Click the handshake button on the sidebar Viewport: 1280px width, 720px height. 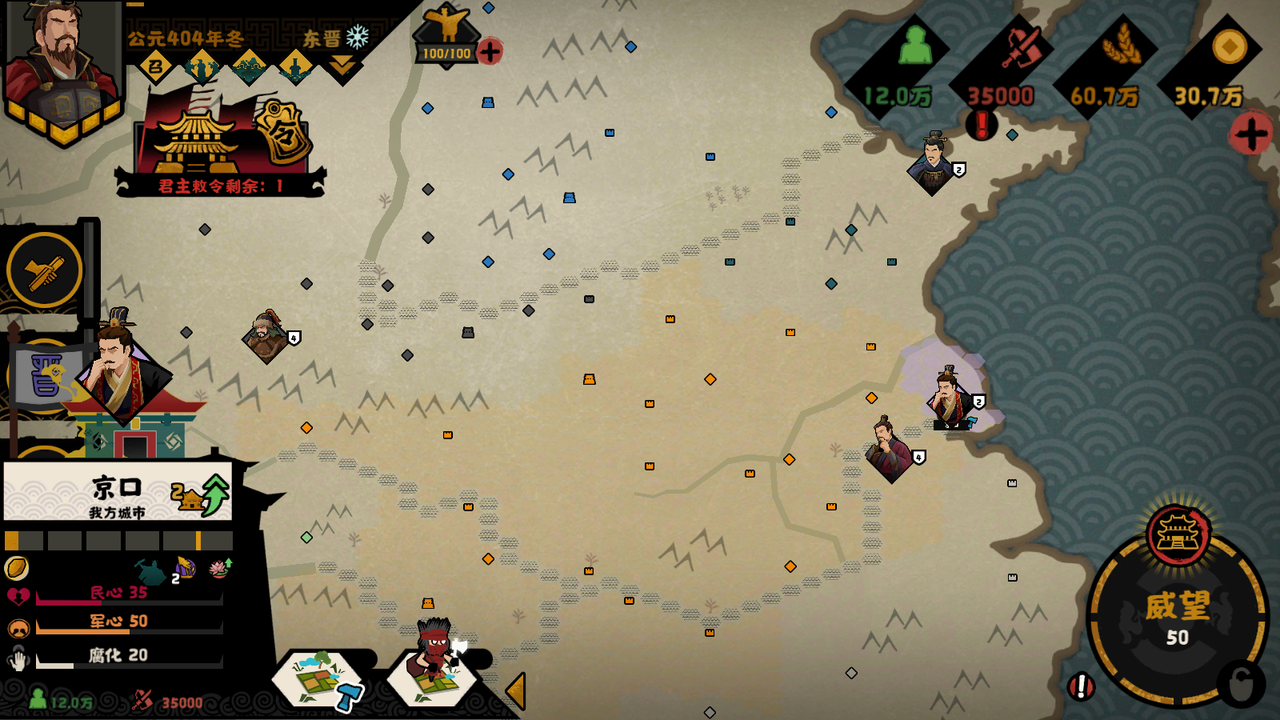click(x=45, y=270)
